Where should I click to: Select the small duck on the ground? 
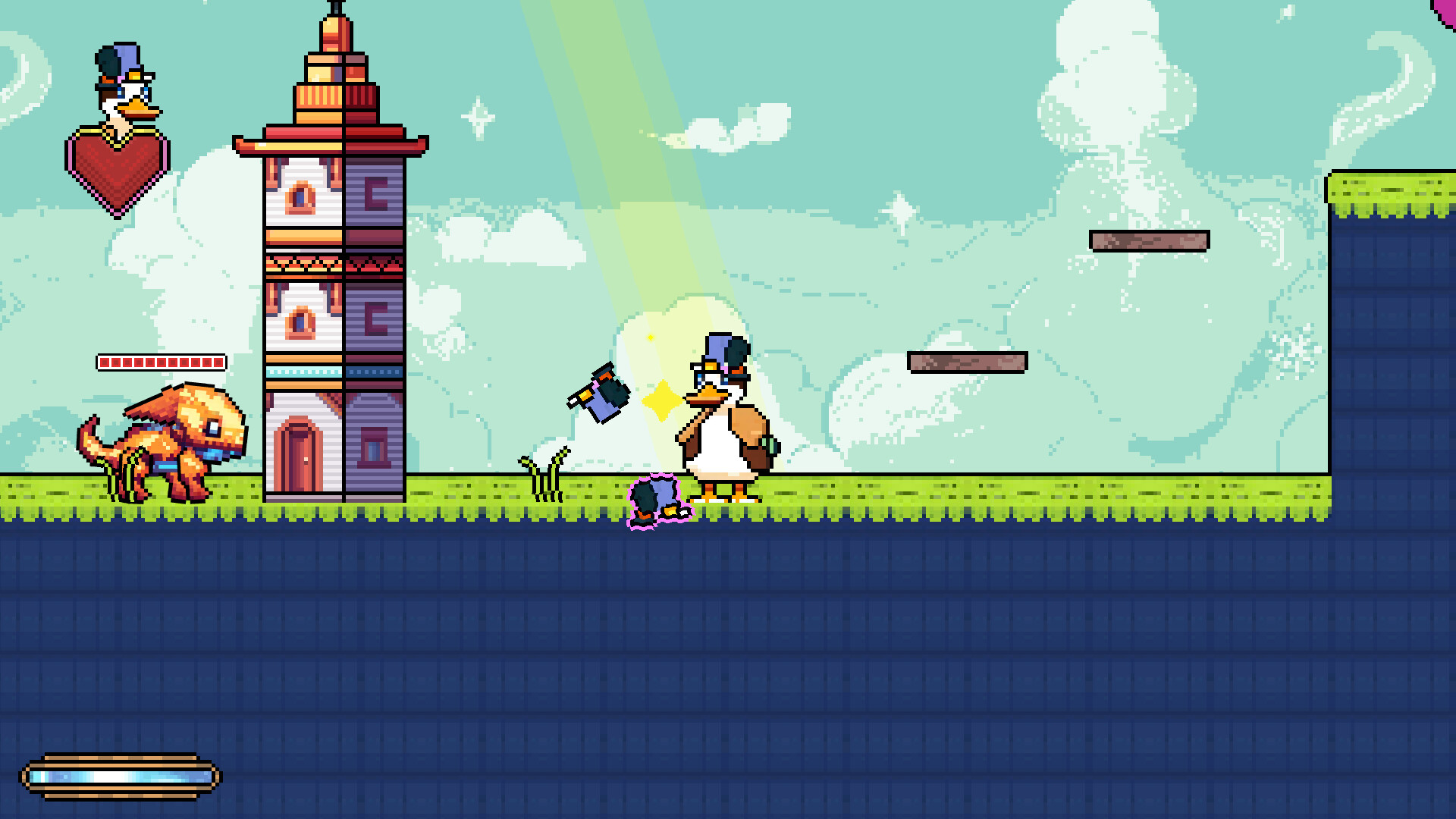tap(660, 500)
